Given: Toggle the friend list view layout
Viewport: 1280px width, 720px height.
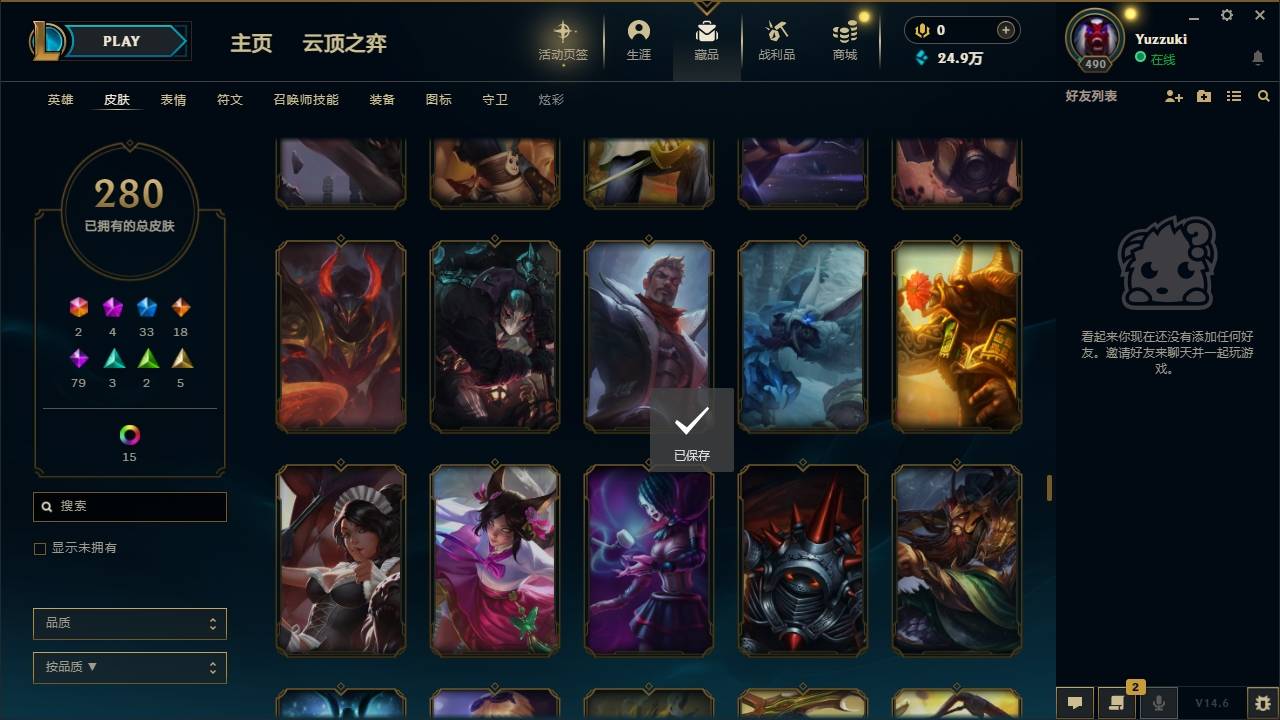Looking at the screenshot, I should tap(1233, 95).
